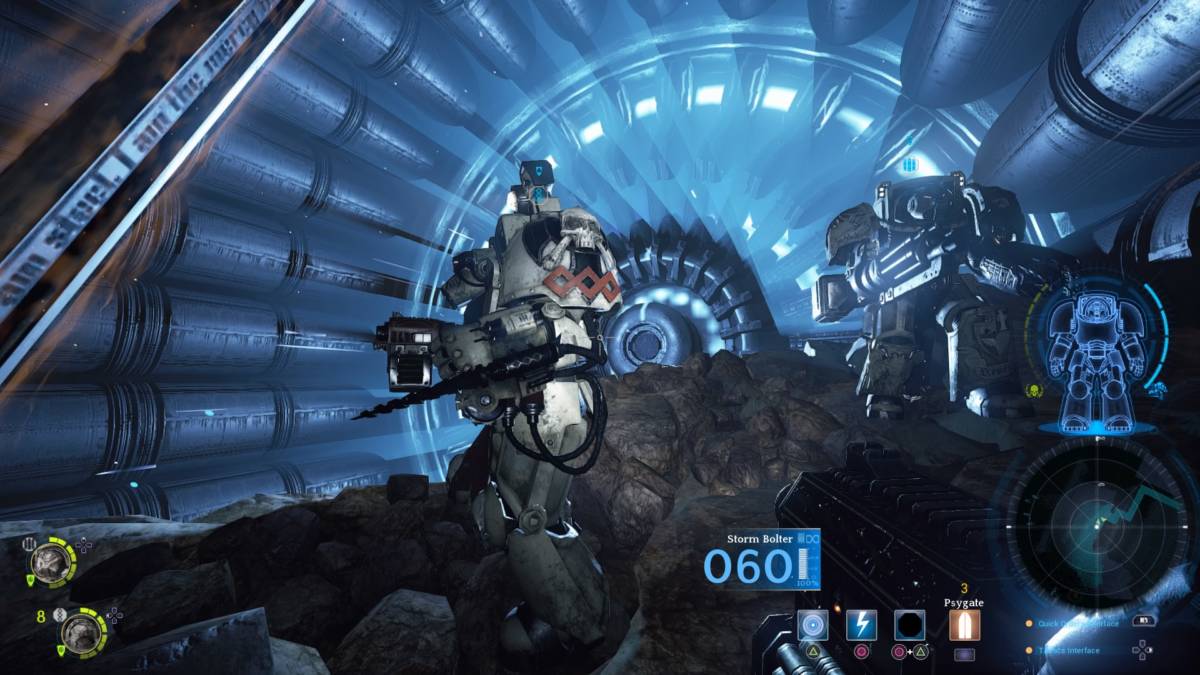Screen dimensions: 1200x675
Task: Activate the concentric rings psychic ability
Action: click(813, 624)
